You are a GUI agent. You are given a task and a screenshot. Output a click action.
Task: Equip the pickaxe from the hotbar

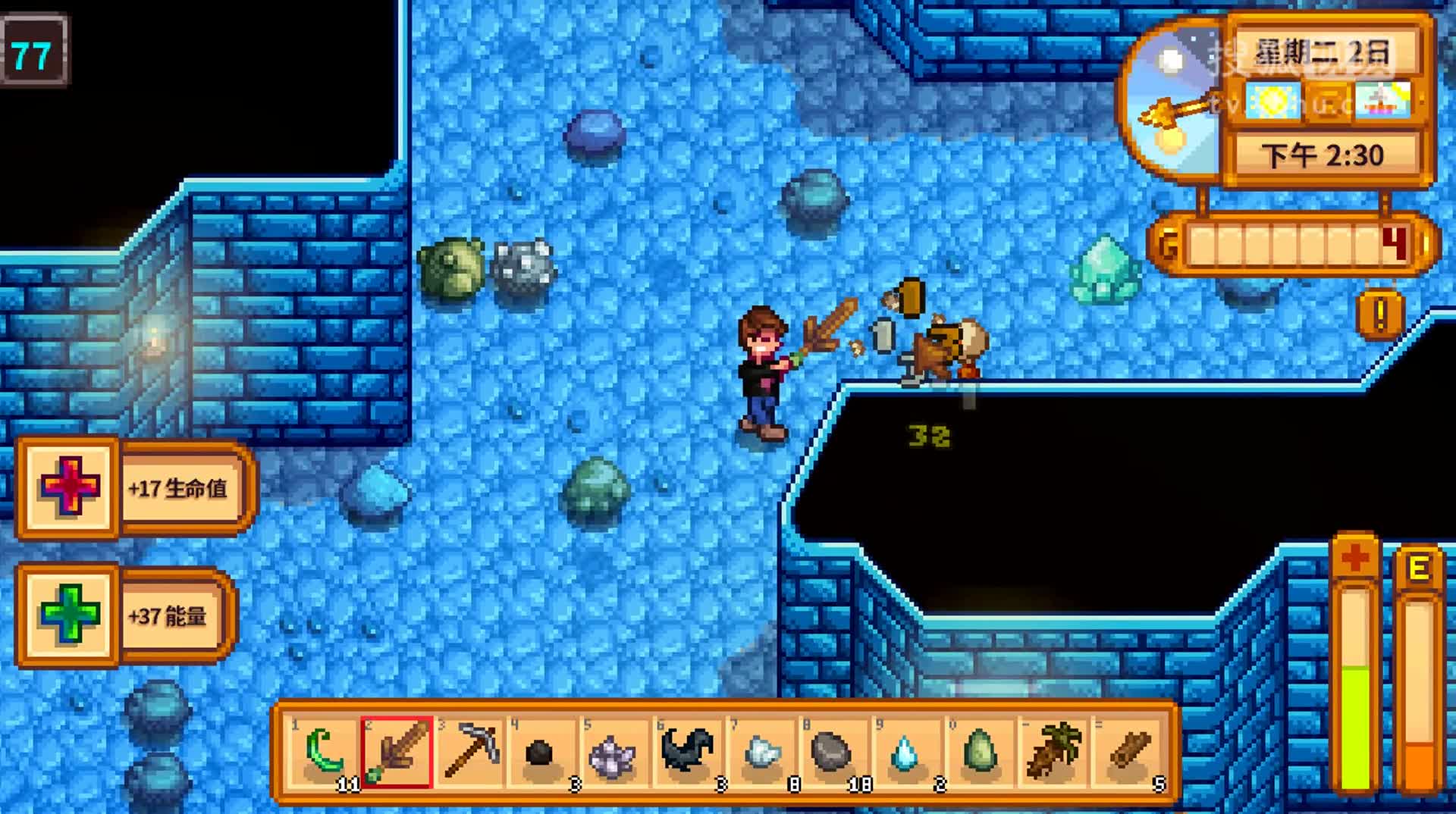470,753
